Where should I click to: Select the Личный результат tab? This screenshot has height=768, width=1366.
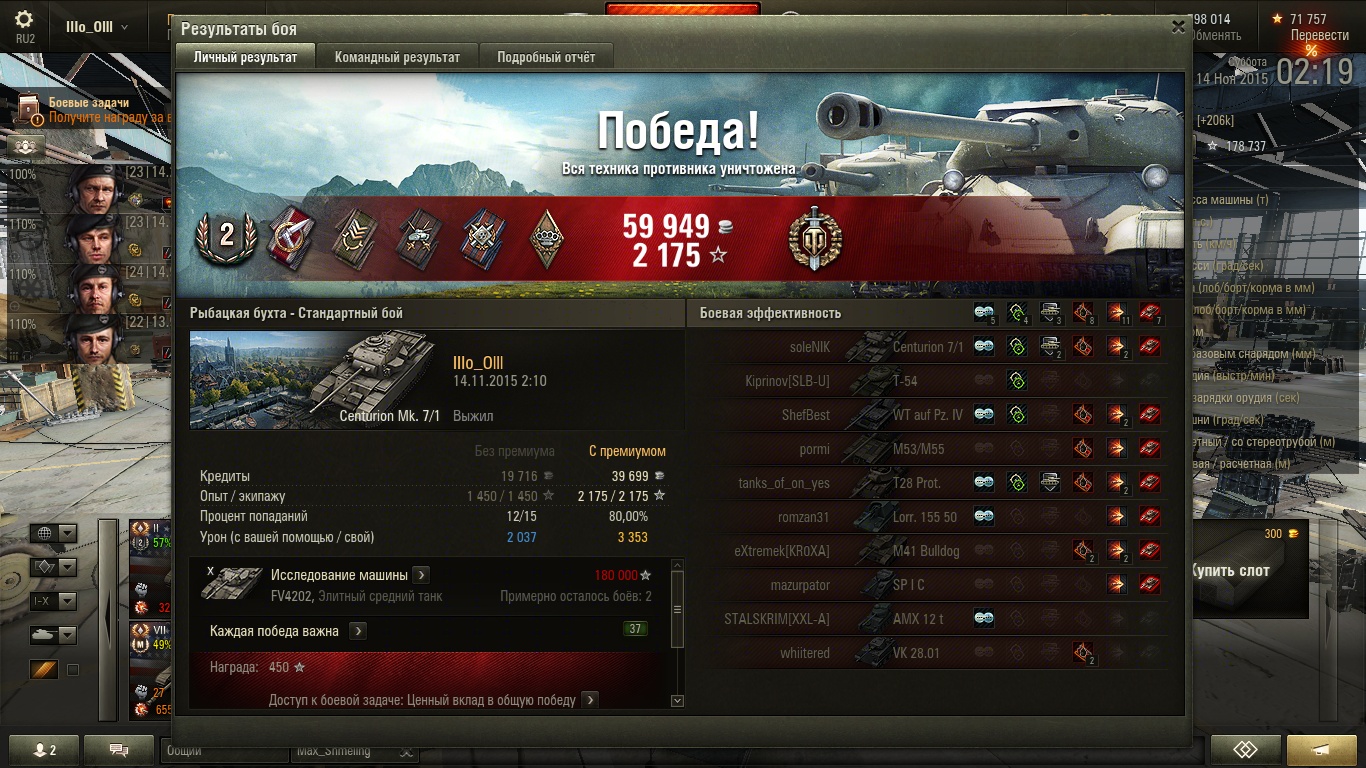click(x=245, y=57)
